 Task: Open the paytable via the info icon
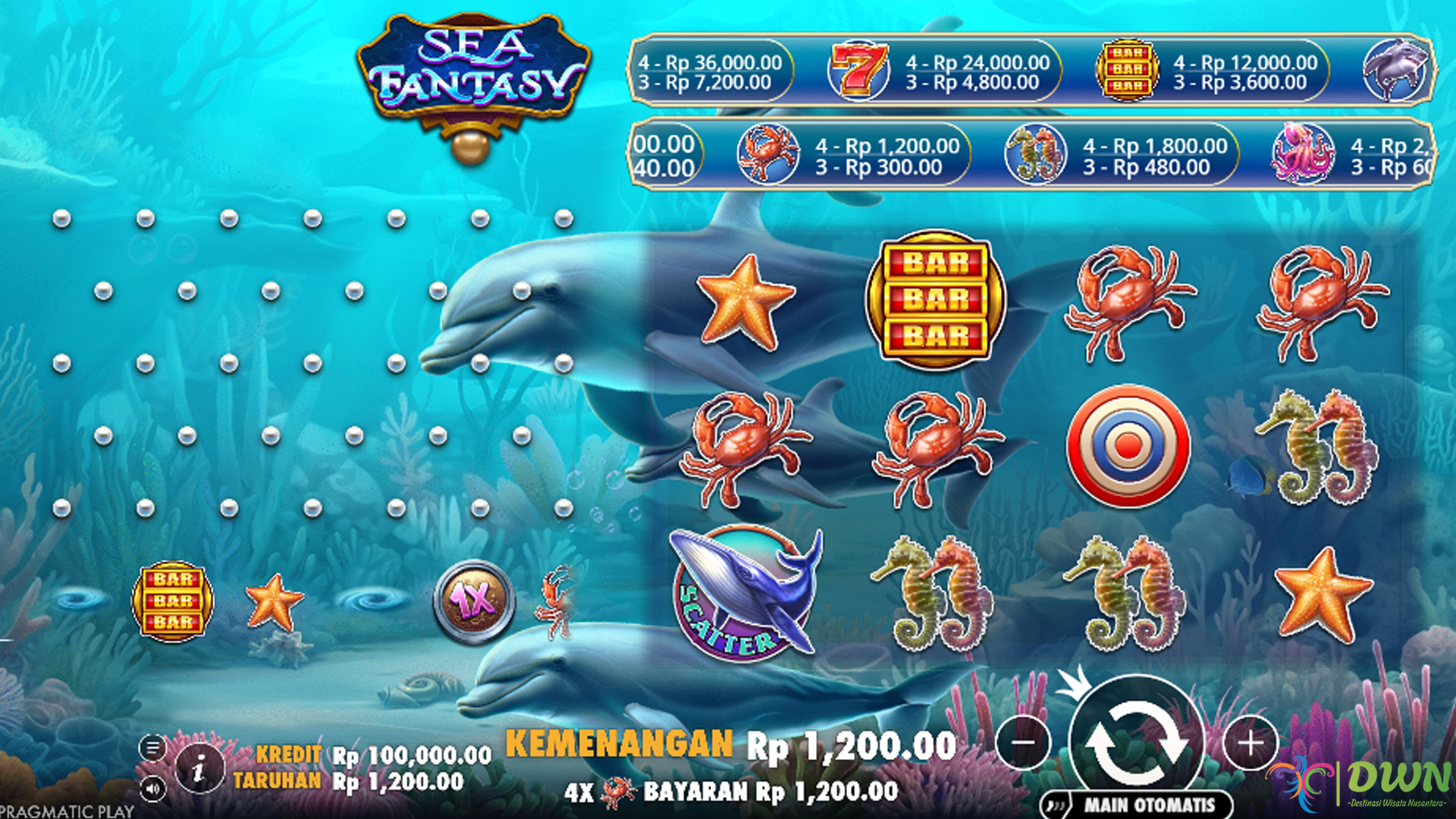tap(199, 767)
